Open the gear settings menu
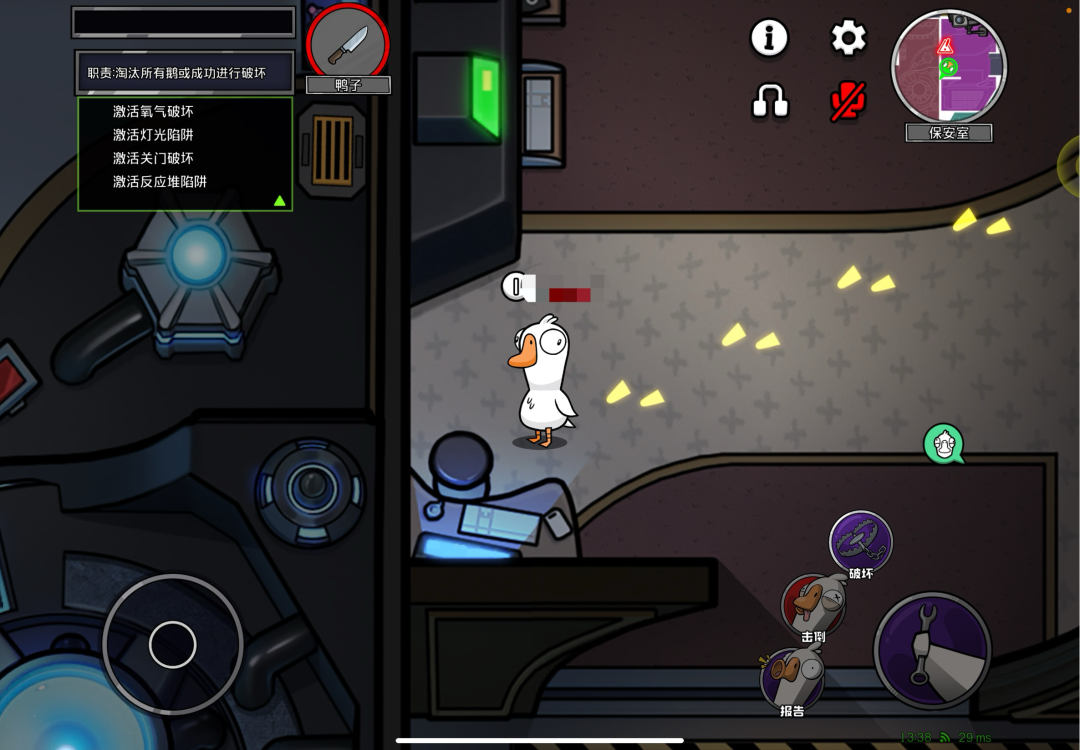The width and height of the screenshot is (1080, 750). click(848, 38)
